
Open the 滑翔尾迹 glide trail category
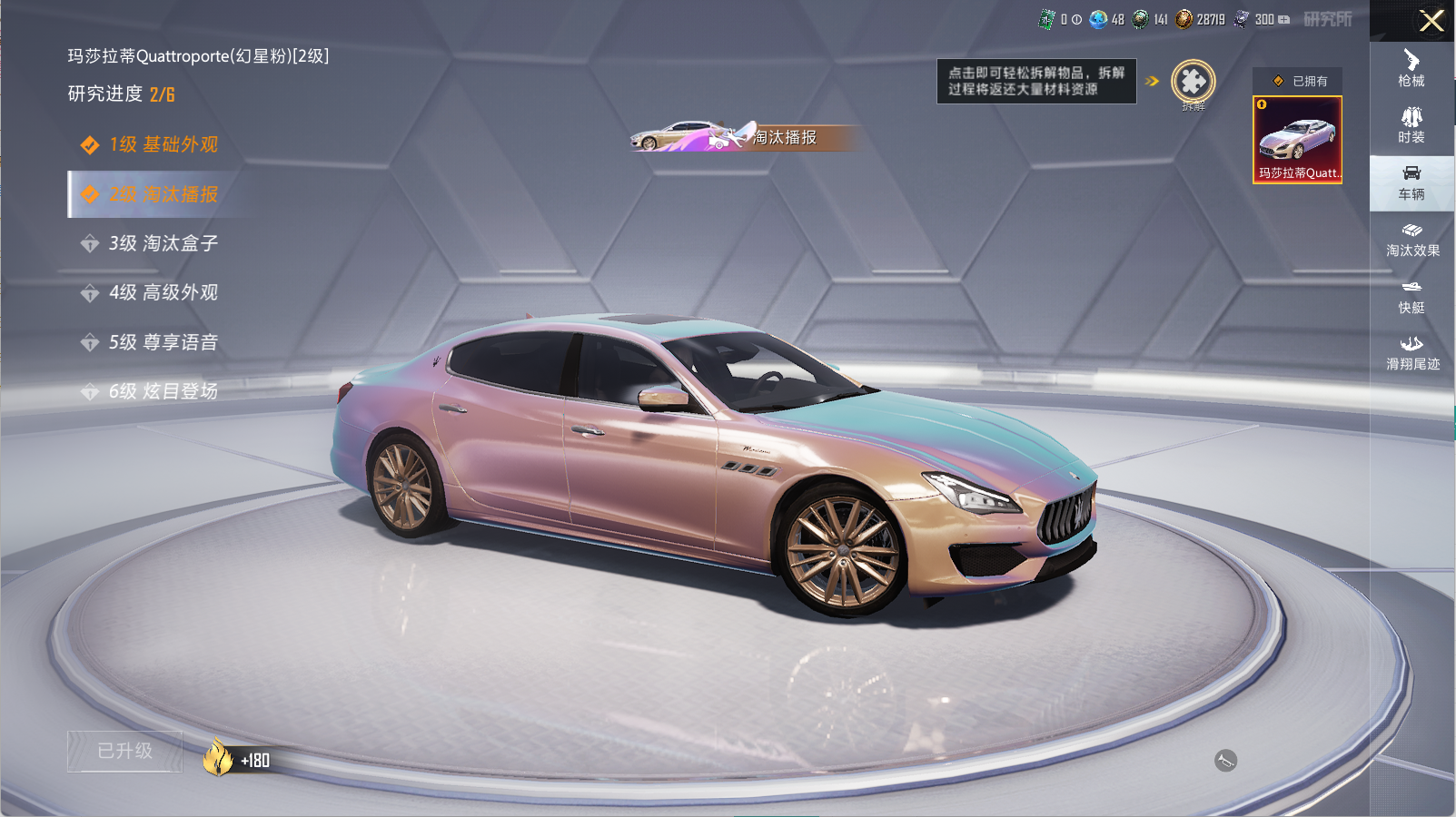coord(1411,353)
